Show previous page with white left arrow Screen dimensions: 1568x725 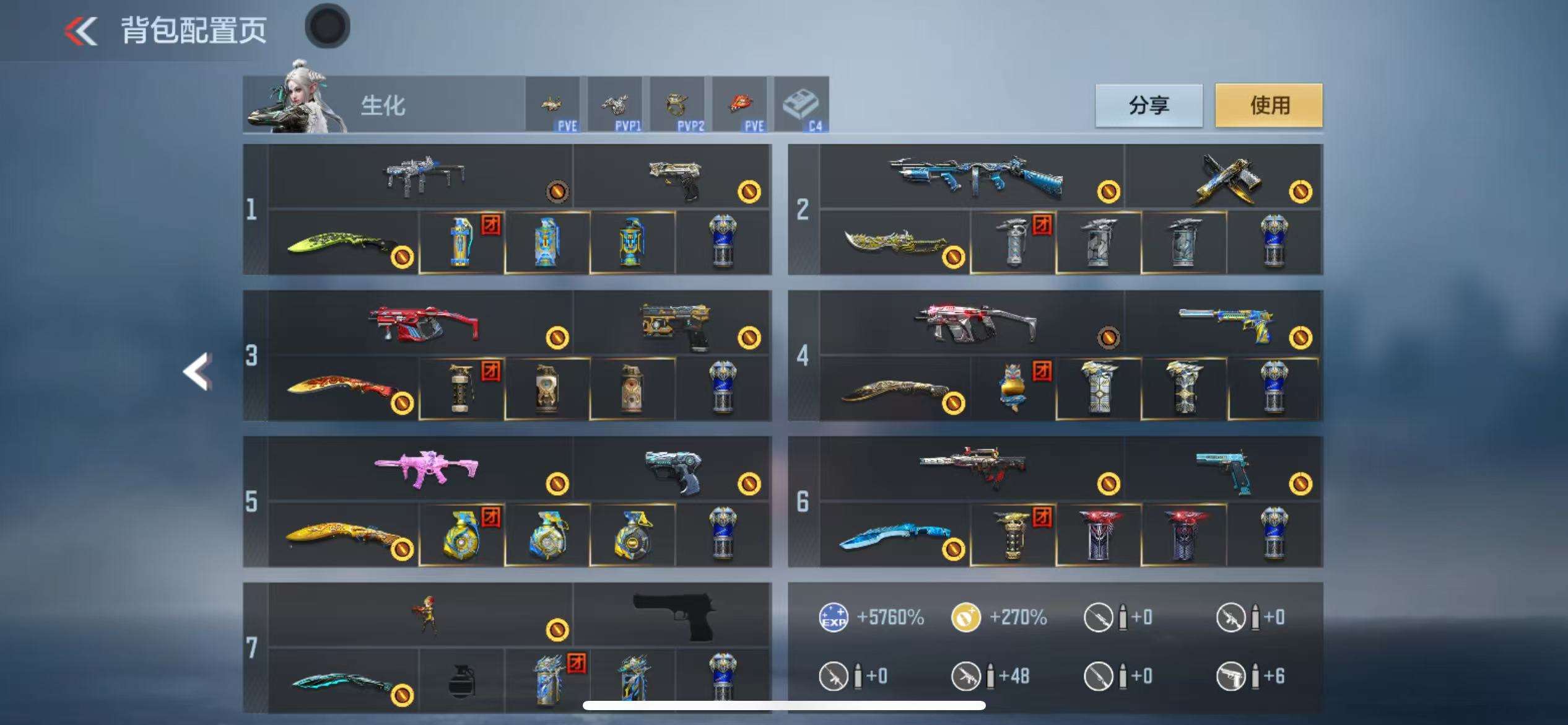(x=198, y=371)
